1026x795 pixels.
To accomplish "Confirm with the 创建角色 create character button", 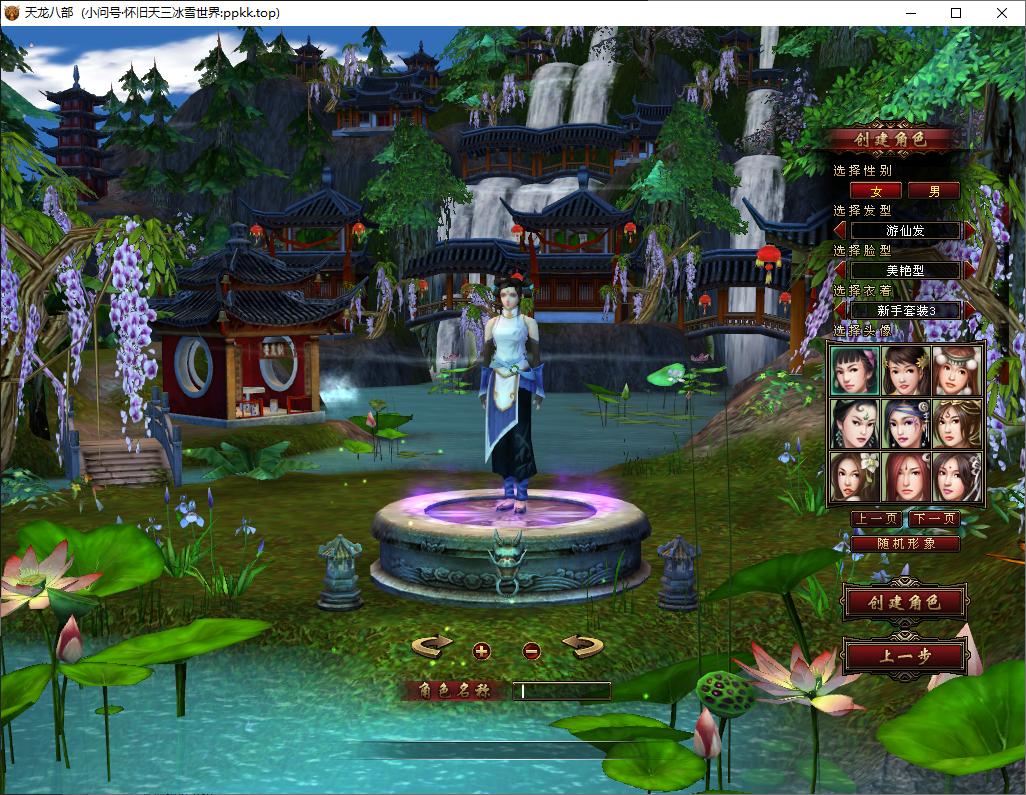I will (x=904, y=603).
